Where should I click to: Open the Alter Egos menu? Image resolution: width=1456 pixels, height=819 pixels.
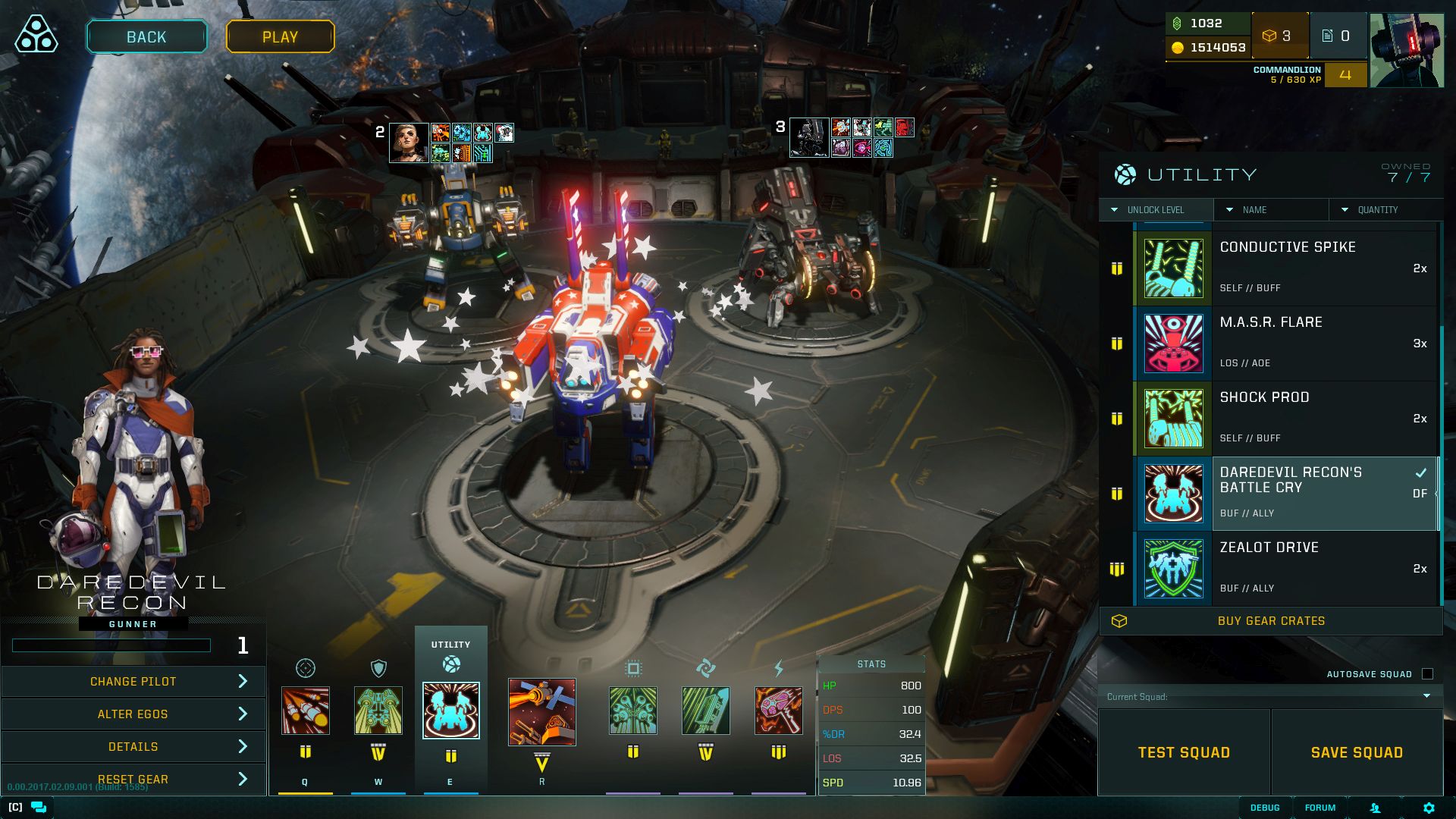pyautogui.click(x=133, y=714)
